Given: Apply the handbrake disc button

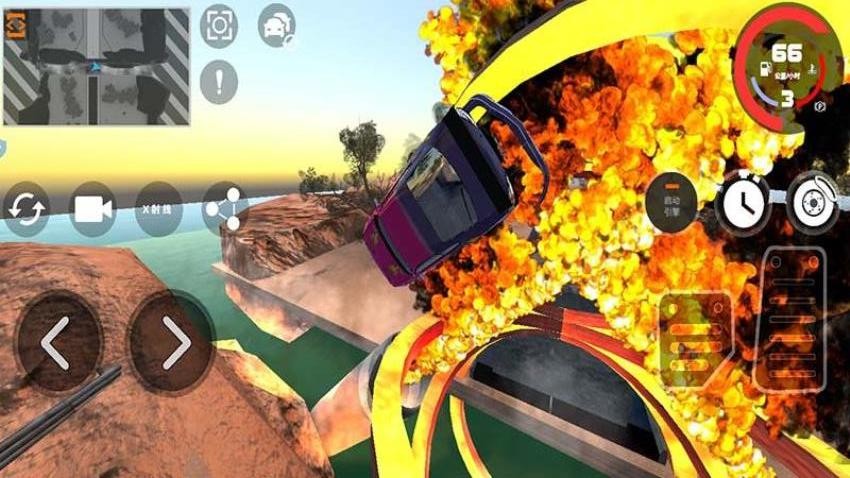Looking at the screenshot, I should tap(811, 202).
